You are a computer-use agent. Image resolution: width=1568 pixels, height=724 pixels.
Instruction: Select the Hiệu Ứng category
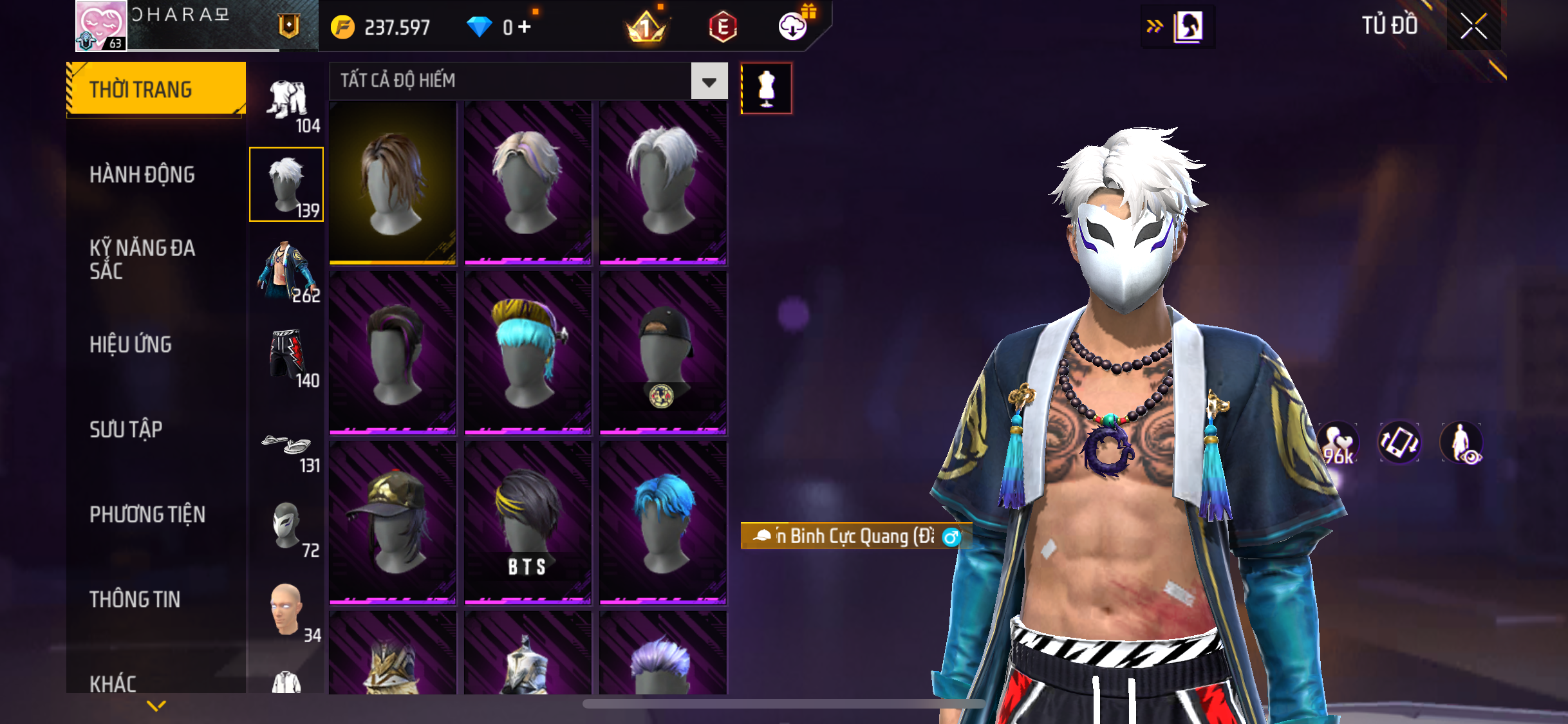pyautogui.click(x=131, y=344)
